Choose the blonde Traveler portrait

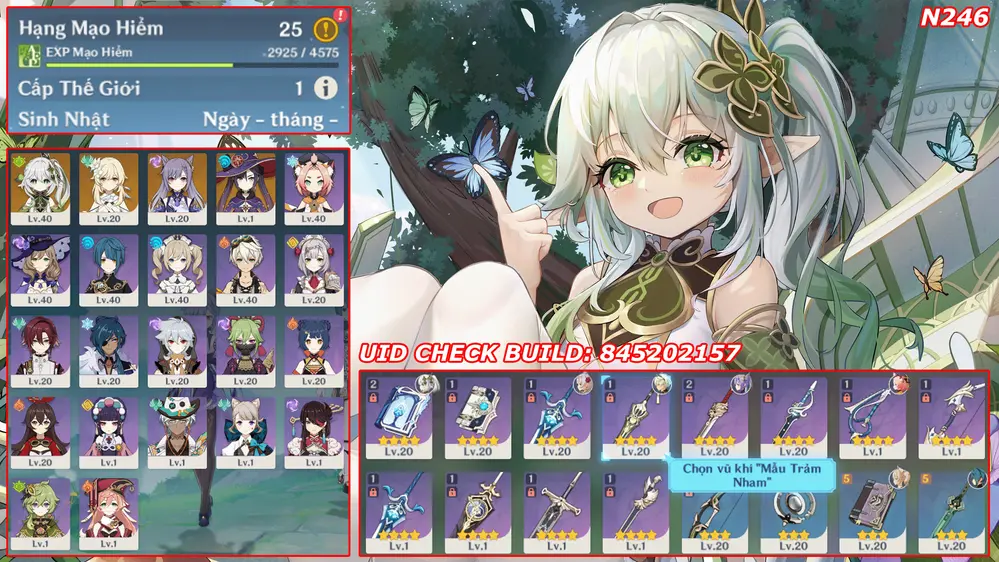point(109,186)
